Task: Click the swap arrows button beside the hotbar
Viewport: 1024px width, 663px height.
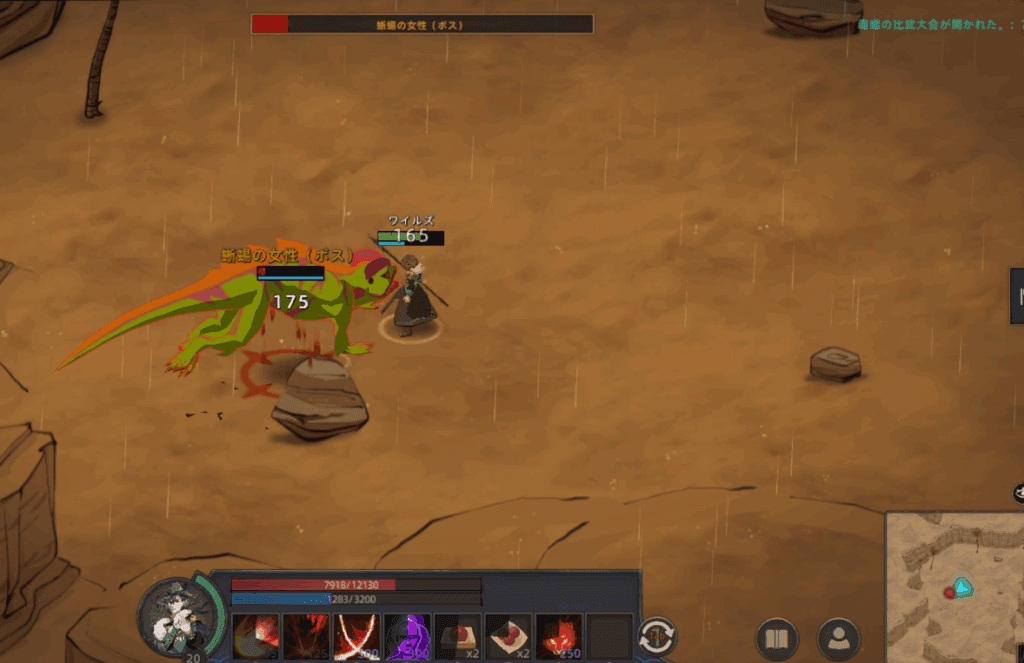Action: pos(658,637)
